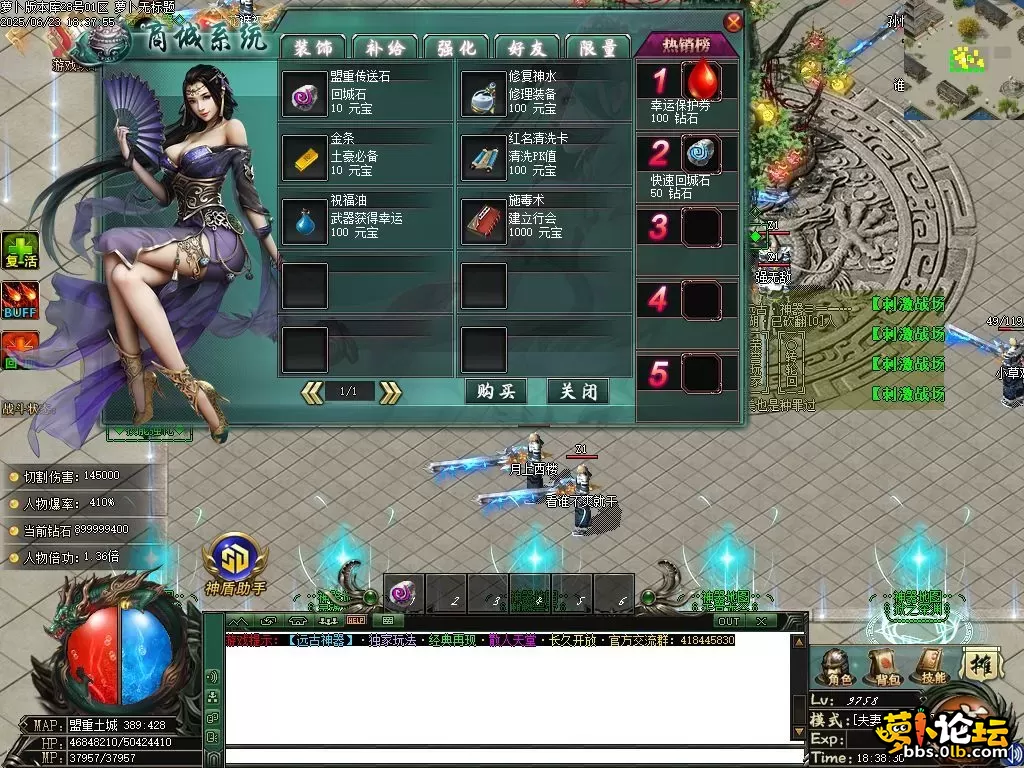The width and height of the screenshot is (1024, 768).
Task: Open the 背包 backpack
Action: click(x=882, y=665)
